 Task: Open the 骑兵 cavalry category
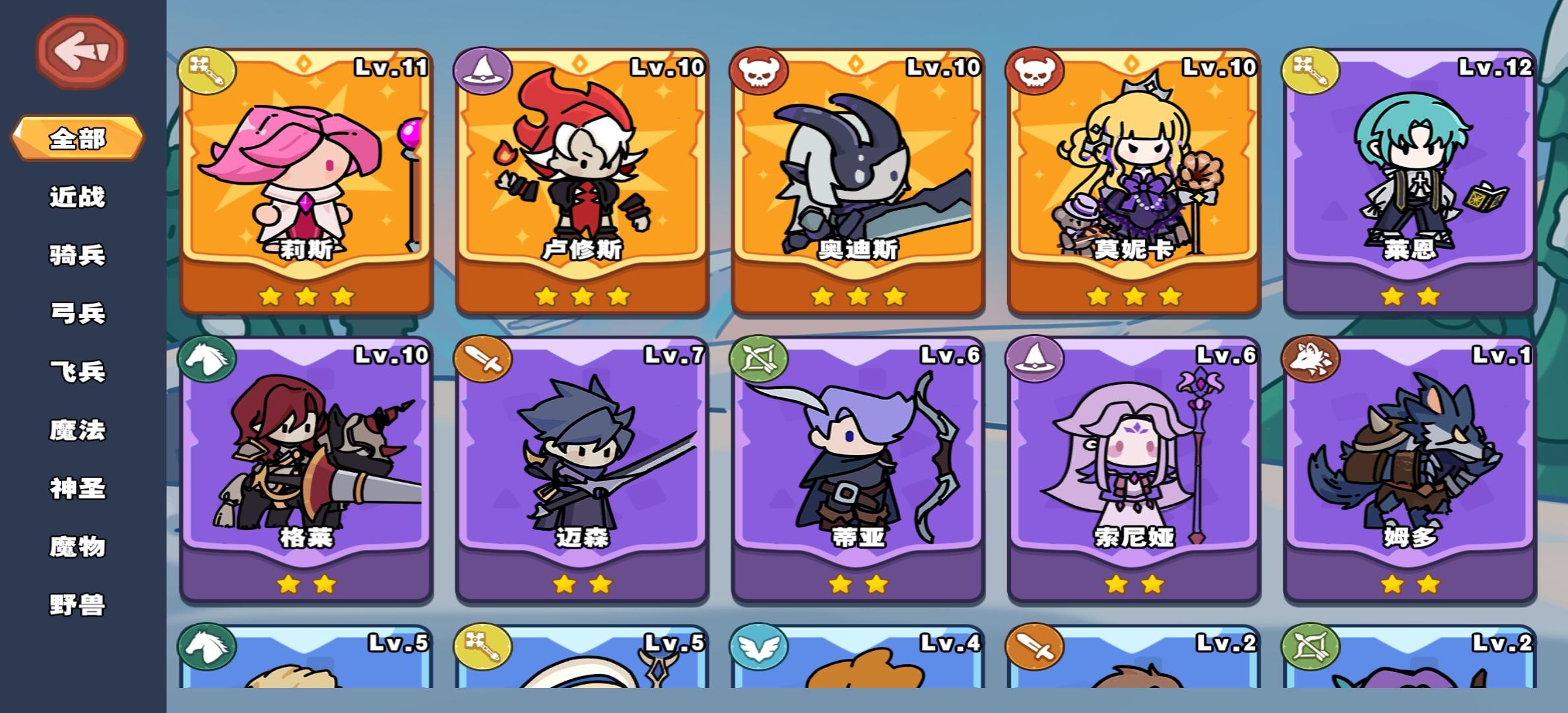point(77,255)
